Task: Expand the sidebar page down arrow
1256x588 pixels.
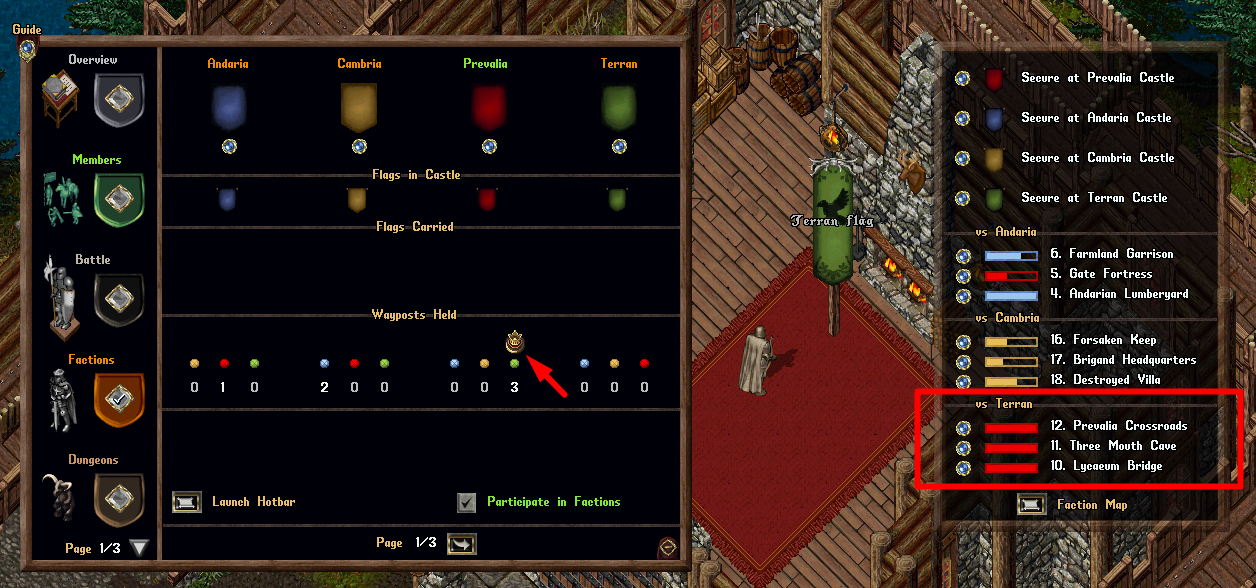Action: tap(140, 547)
